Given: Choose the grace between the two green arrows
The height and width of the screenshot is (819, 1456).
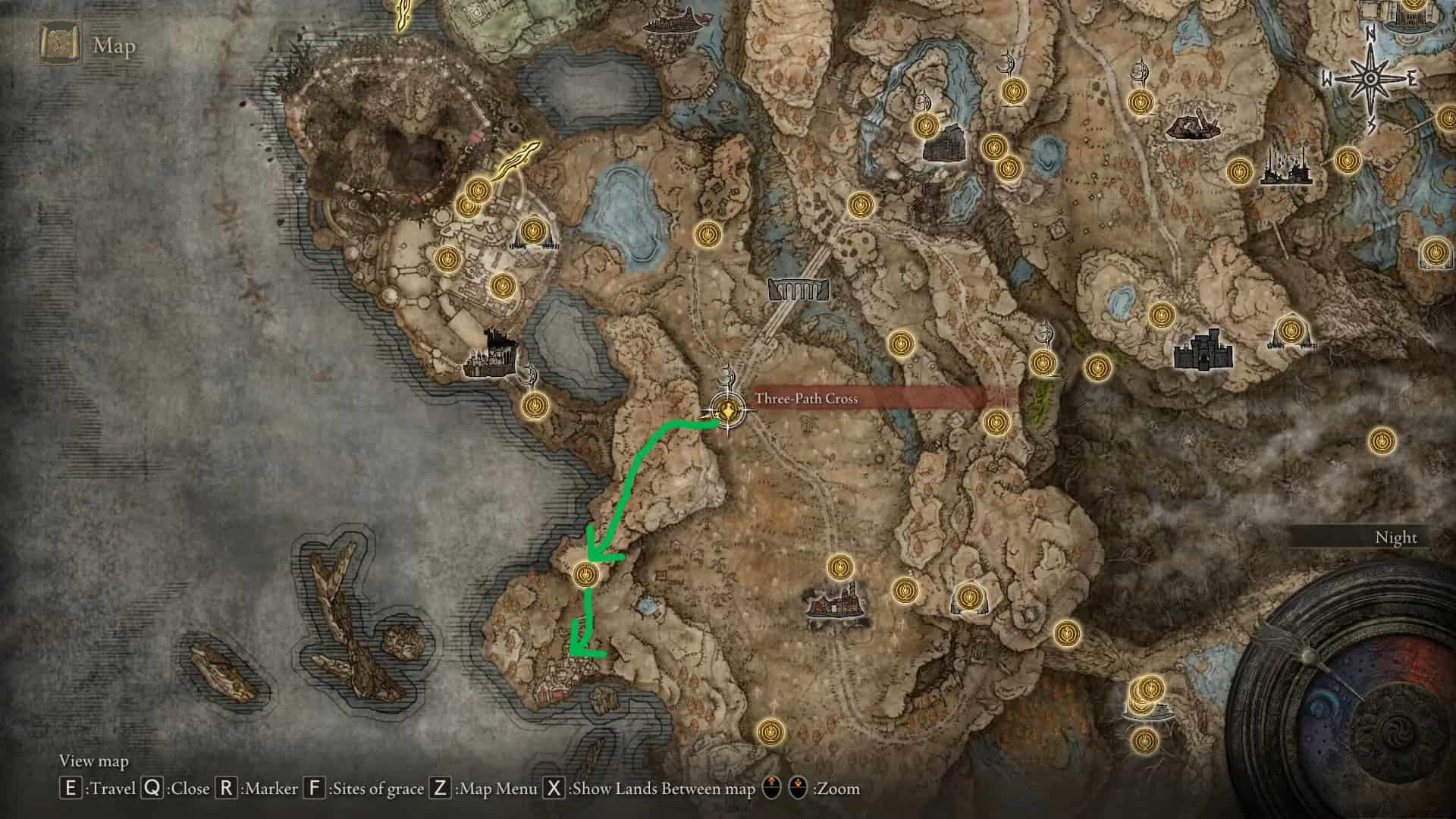Looking at the screenshot, I should pos(584,574).
